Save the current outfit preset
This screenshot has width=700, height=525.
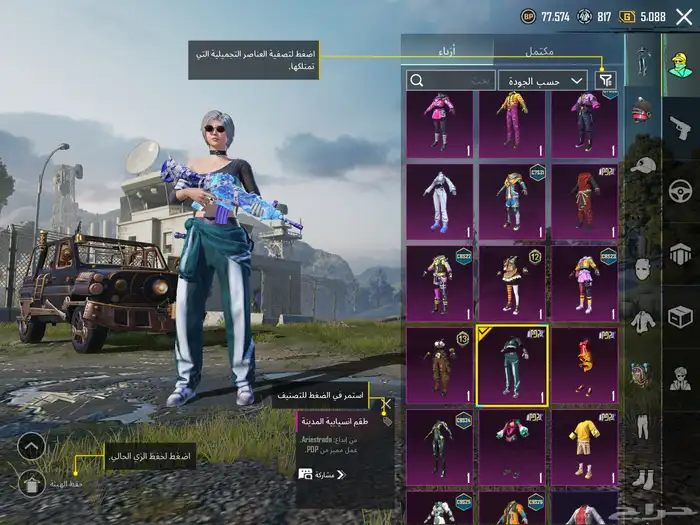click(31, 484)
